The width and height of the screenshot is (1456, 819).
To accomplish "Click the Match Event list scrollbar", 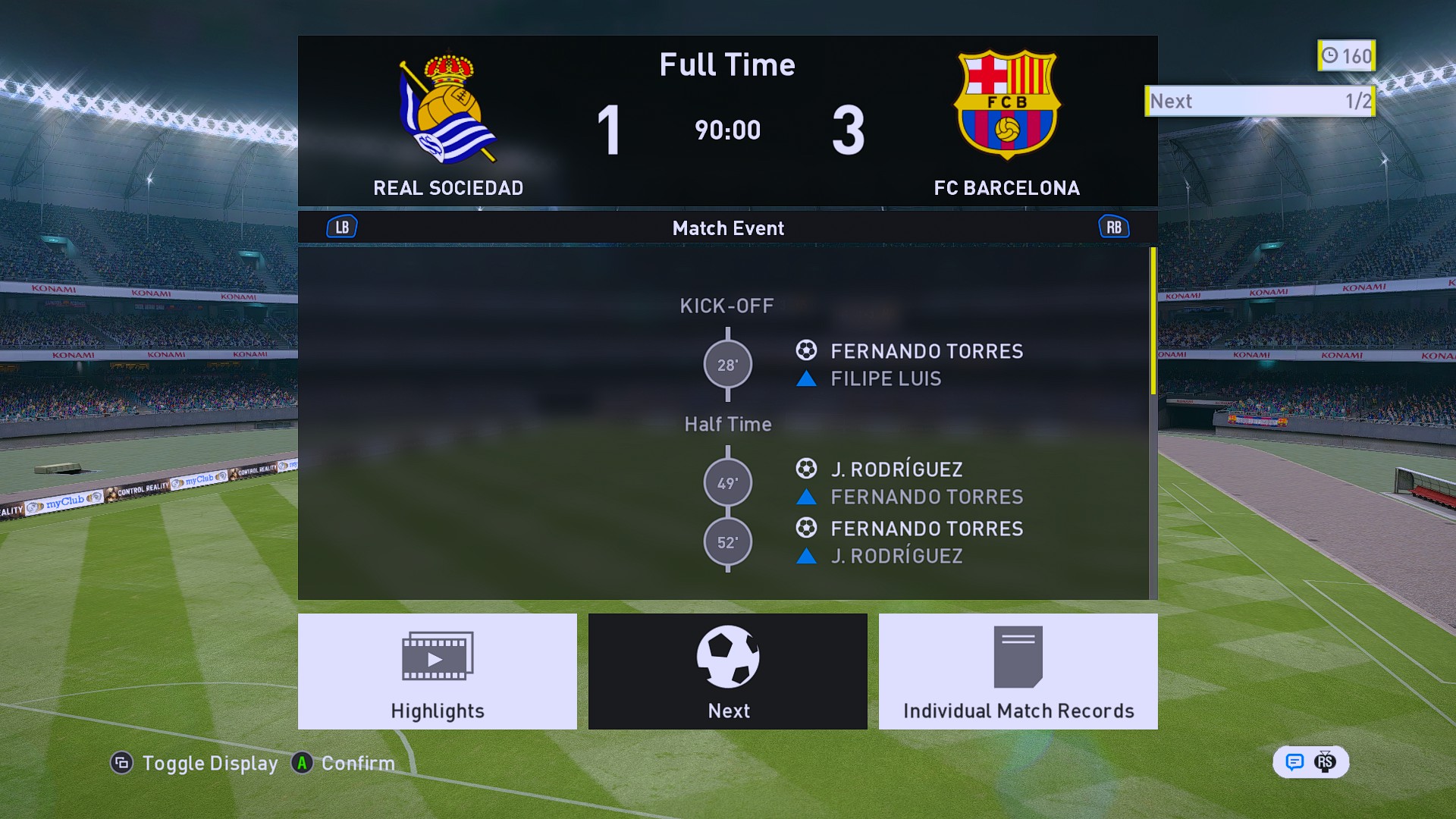I will coord(1153,322).
